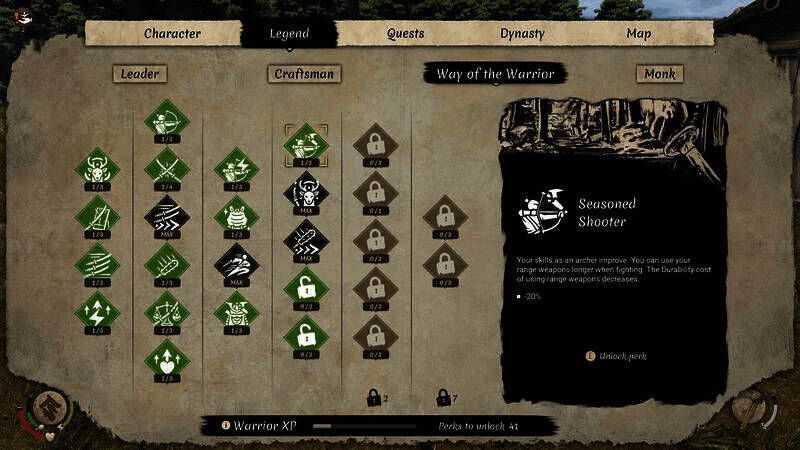Open the Quests tab
Image resolution: width=800 pixels, height=450 pixels.
coord(406,33)
